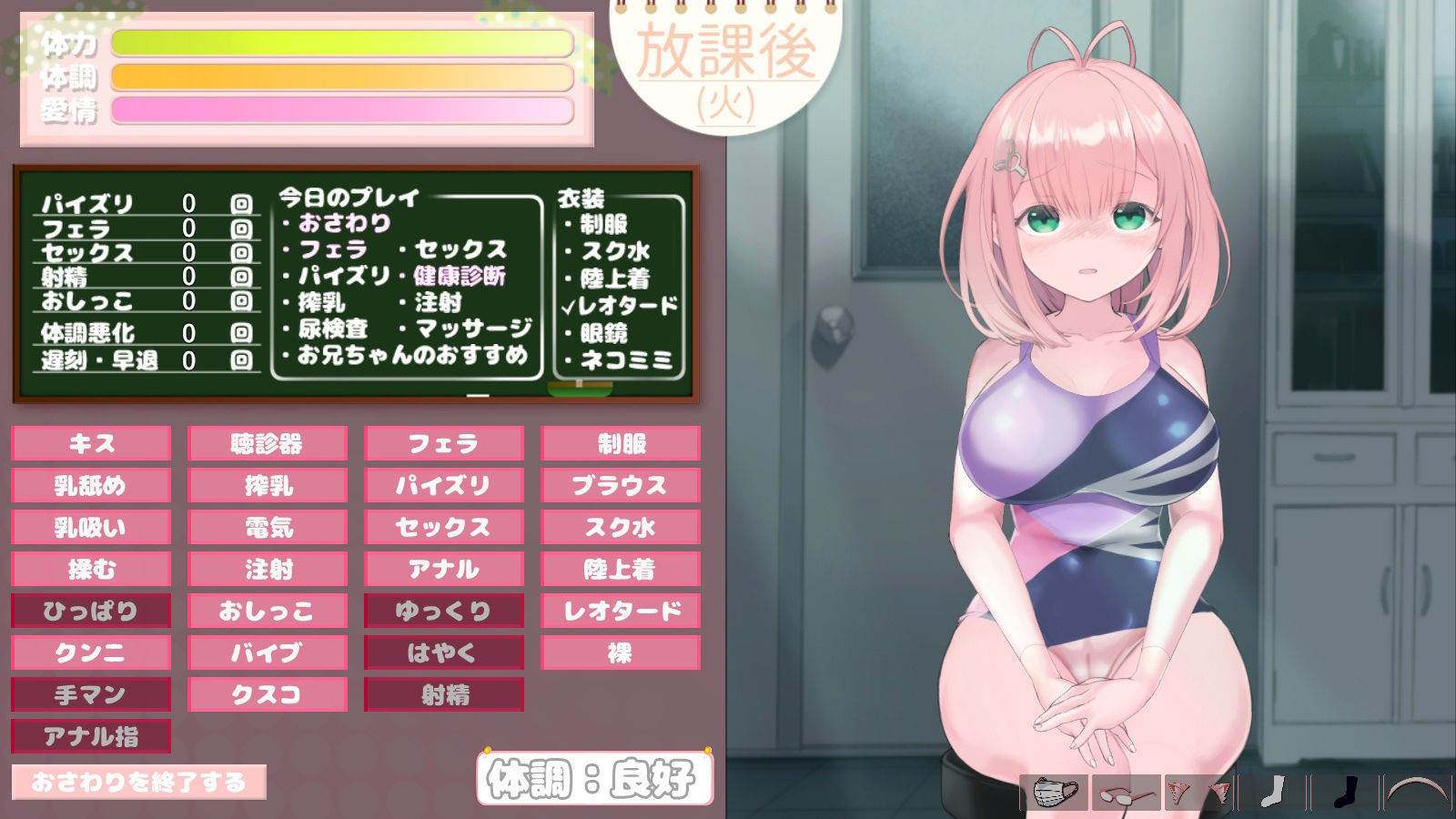Click the 体調：良好 status display
Viewport: 1456px width, 819px height.
point(591,778)
